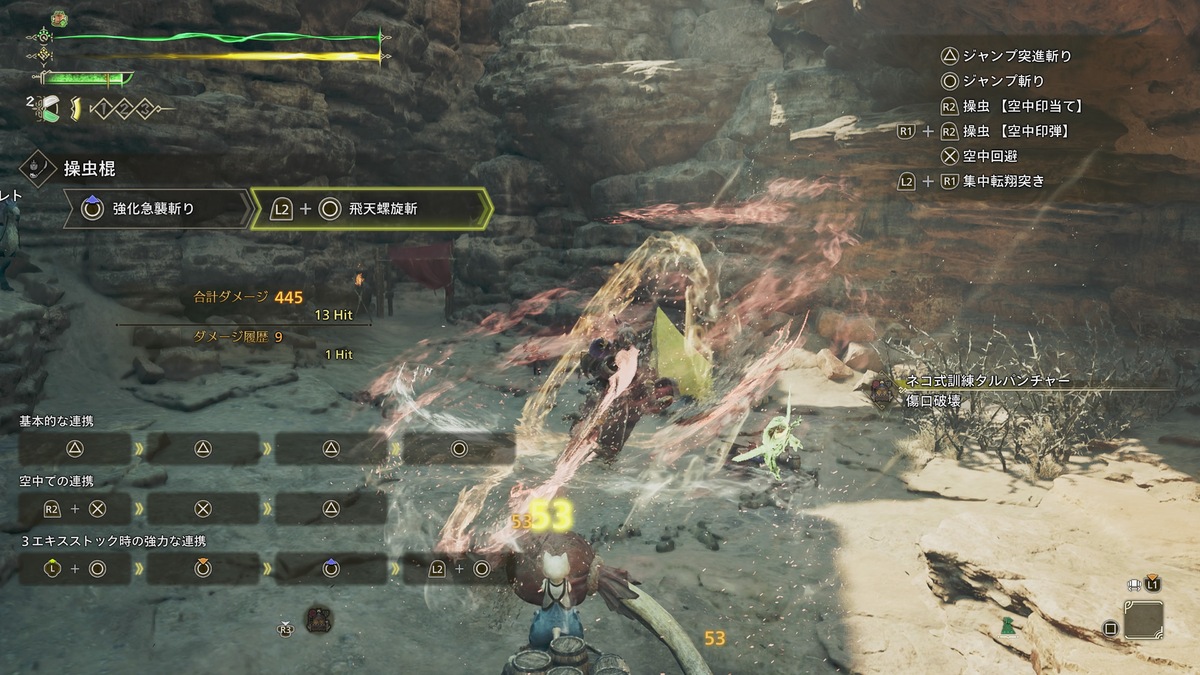This screenshot has height=675, width=1200.
Task: Click the barrel icon beside R3
Action: coord(318,619)
